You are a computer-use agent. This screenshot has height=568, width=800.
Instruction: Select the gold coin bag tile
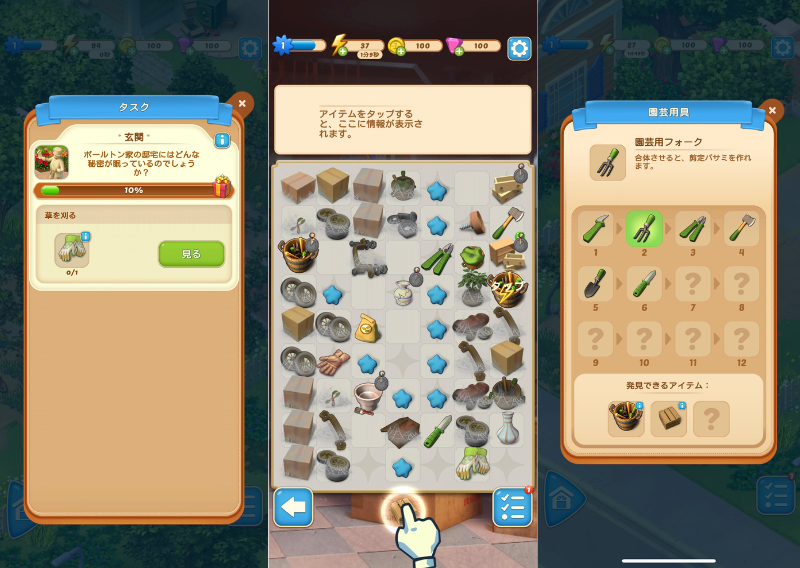368,326
